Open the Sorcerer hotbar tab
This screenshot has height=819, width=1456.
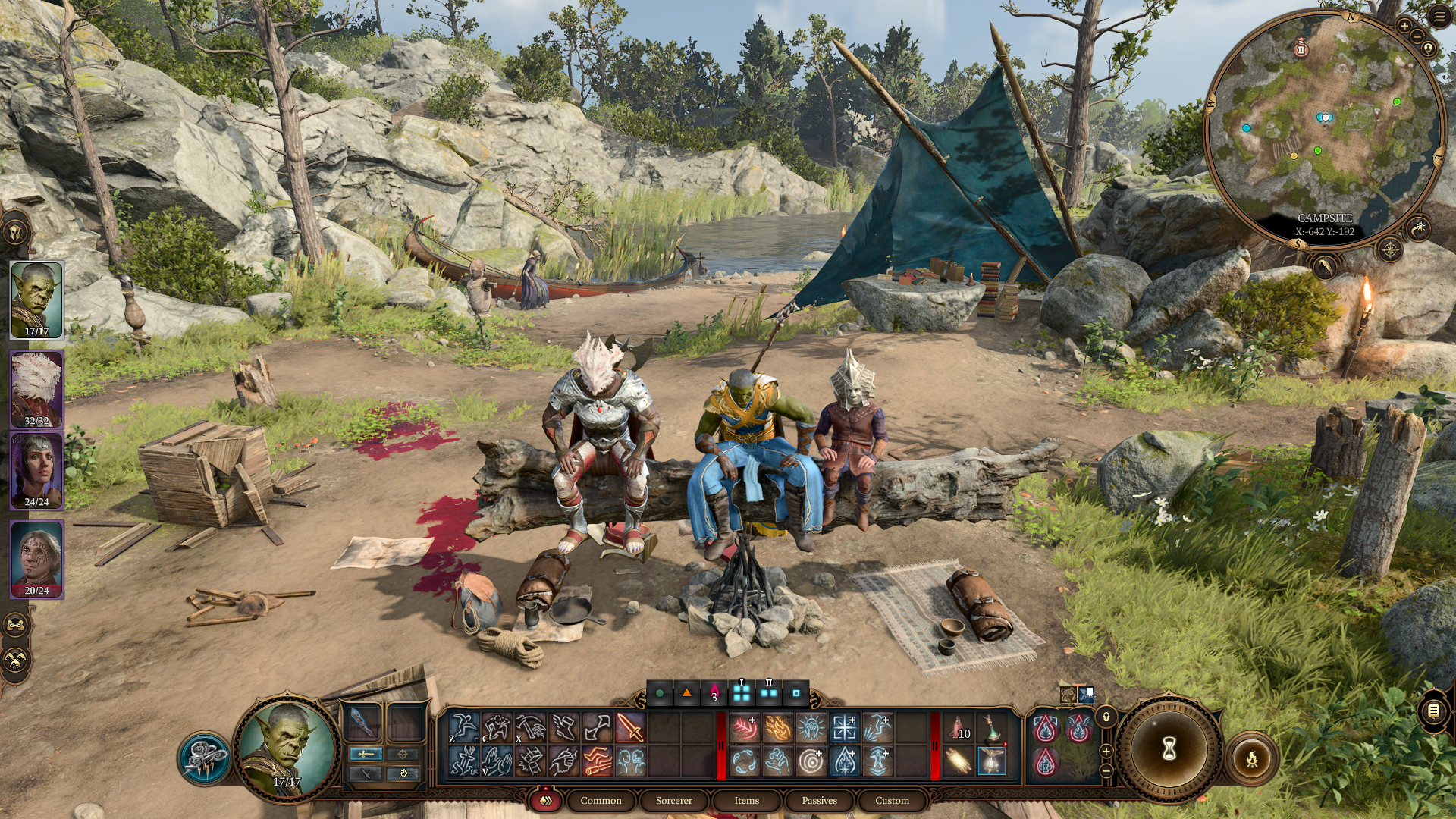point(673,800)
